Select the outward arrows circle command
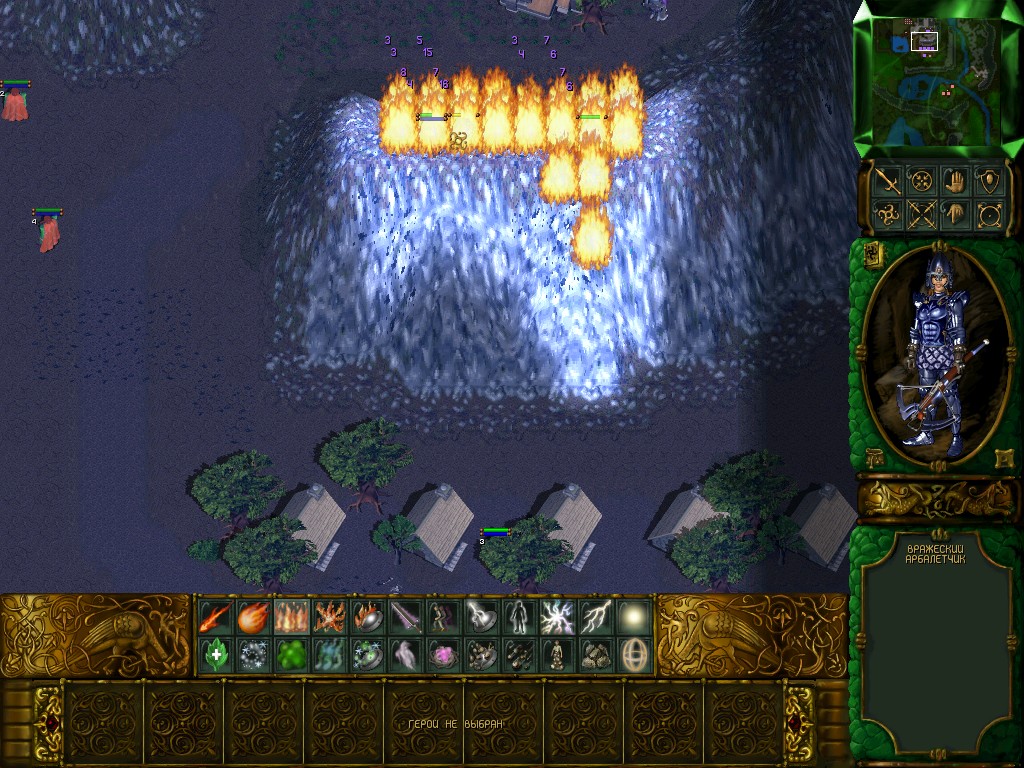The width and height of the screenshot is (1024, 768). coord(990,214)
